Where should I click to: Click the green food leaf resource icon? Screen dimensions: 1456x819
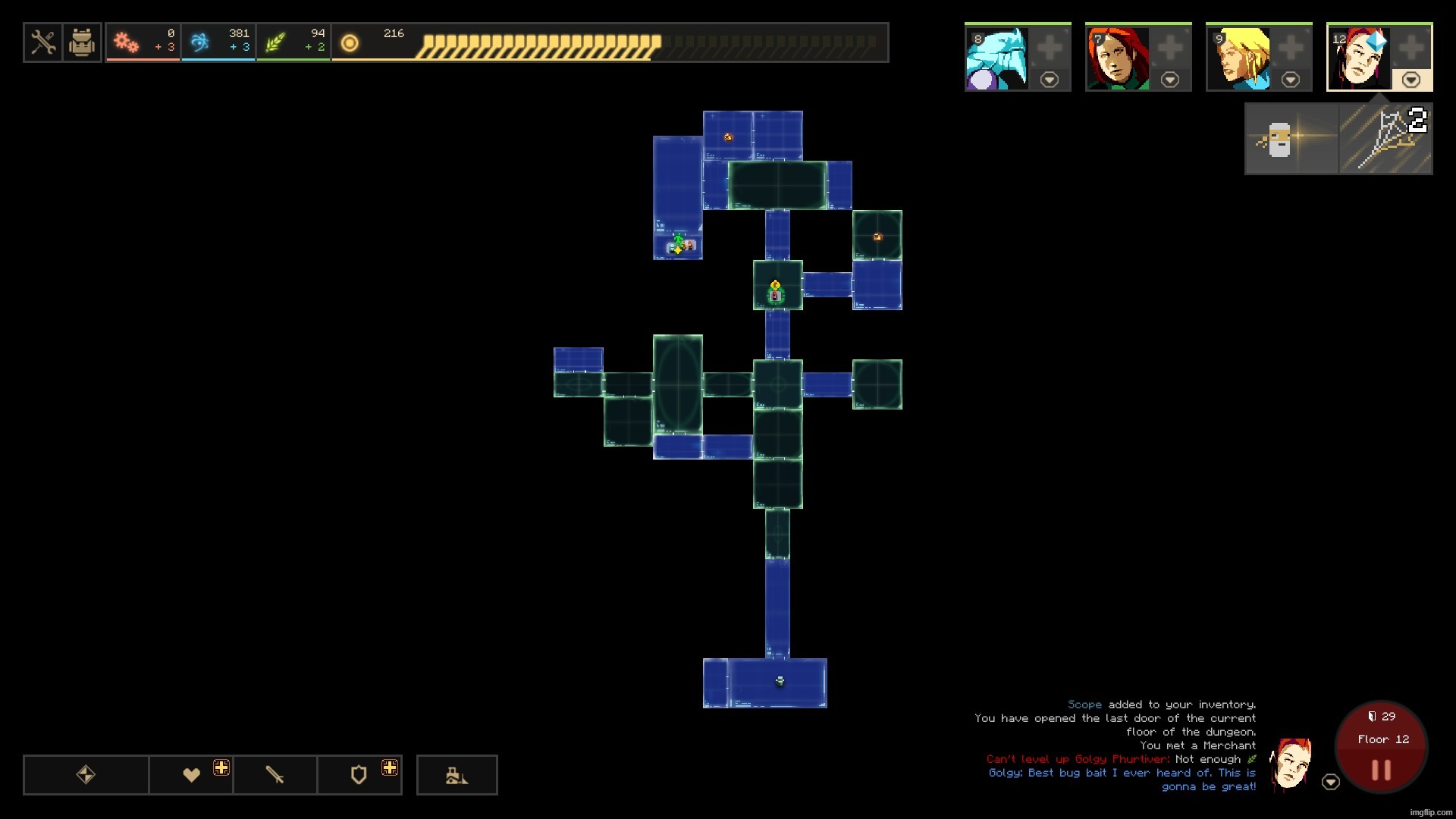click(x=275, y=42)
